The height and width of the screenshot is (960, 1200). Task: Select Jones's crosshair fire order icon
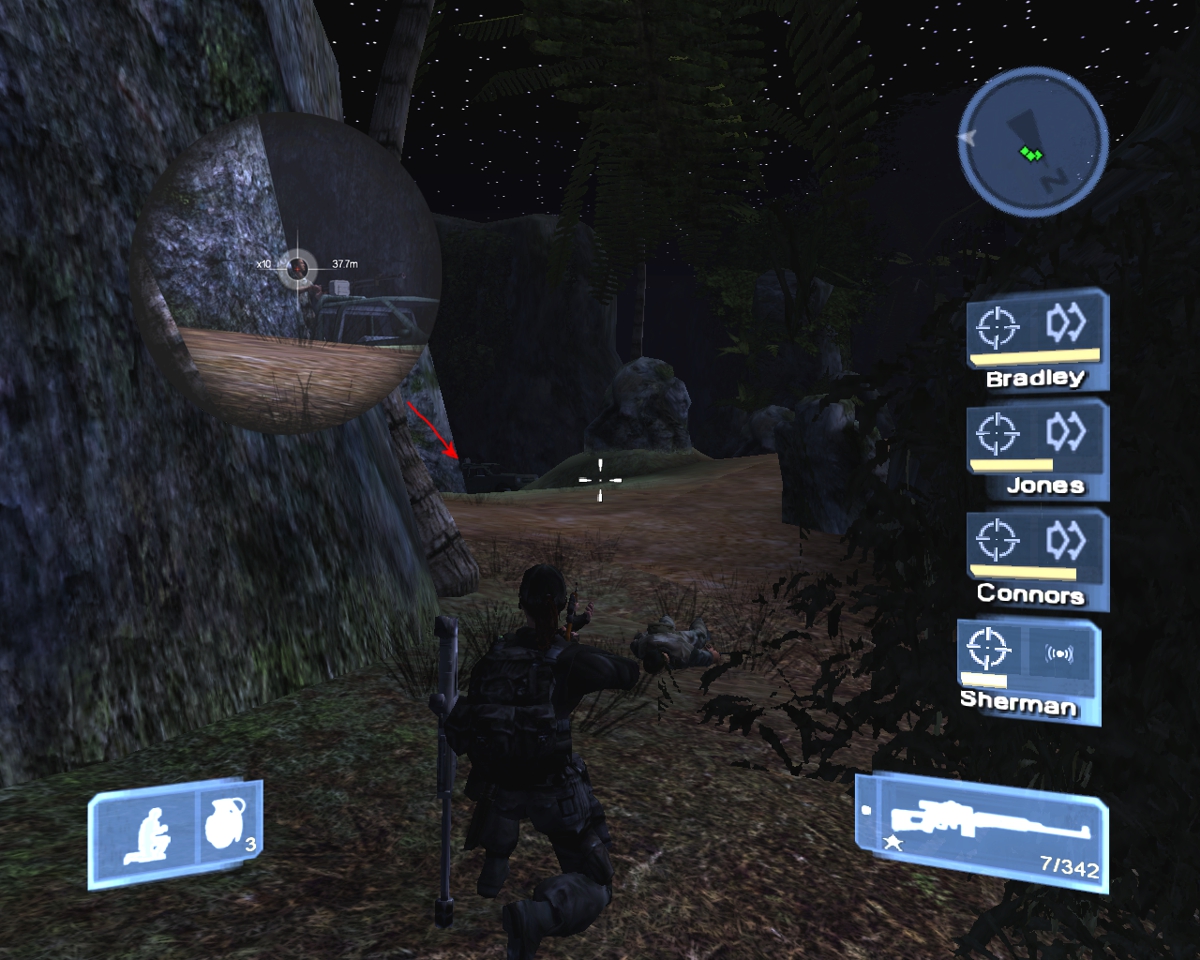point(997,434)
